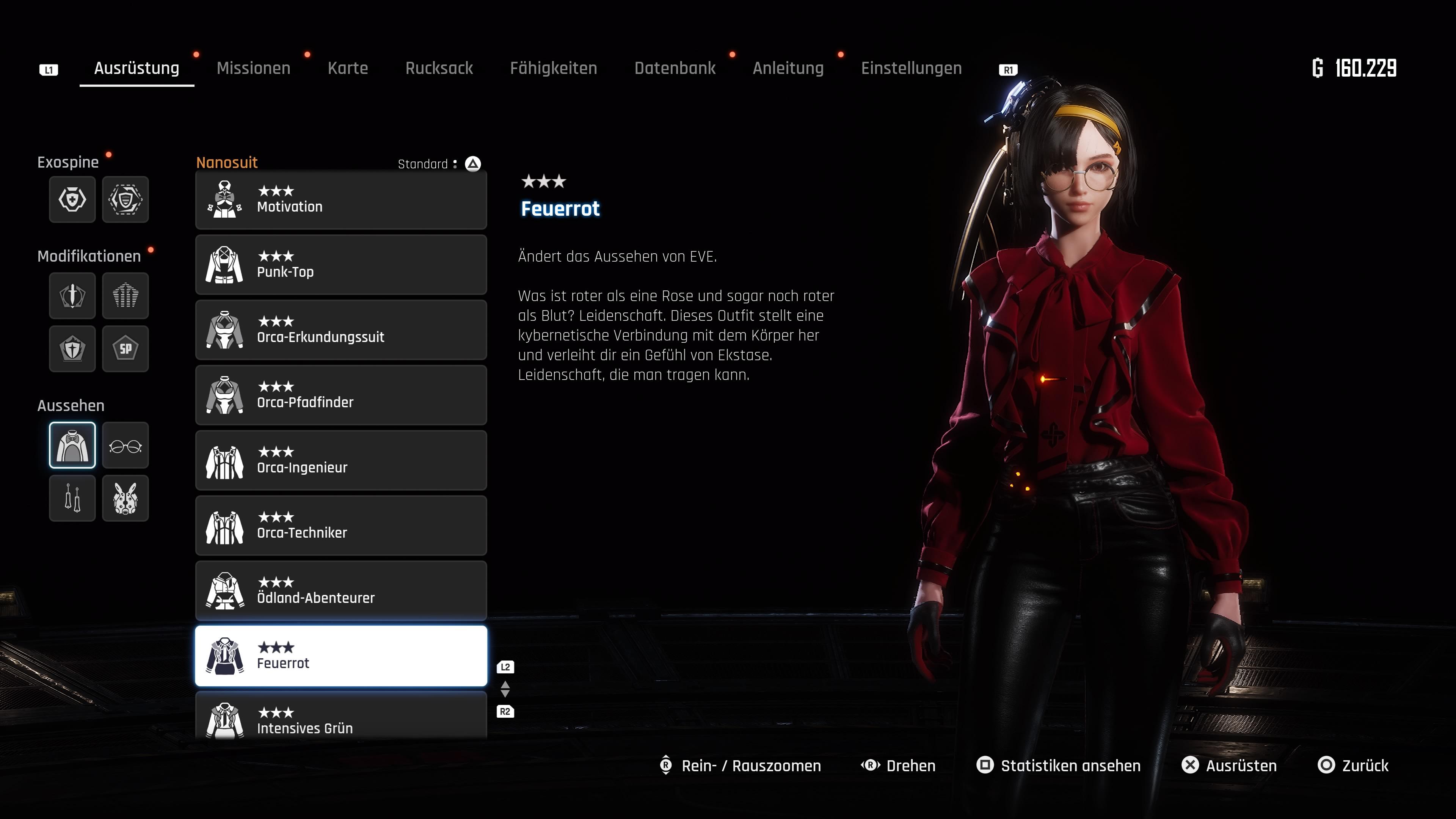The height and width of the screenshot is (819, 1456).
Task: Switch to the Anleitung tab
Action: click(788, 68)
